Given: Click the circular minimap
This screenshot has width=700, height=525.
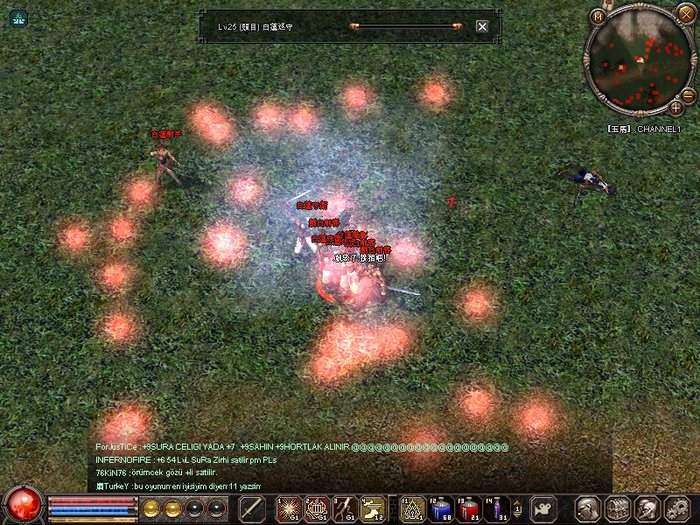Looking at the screenshot, I should pyautogui.click(x=638, y=61).
